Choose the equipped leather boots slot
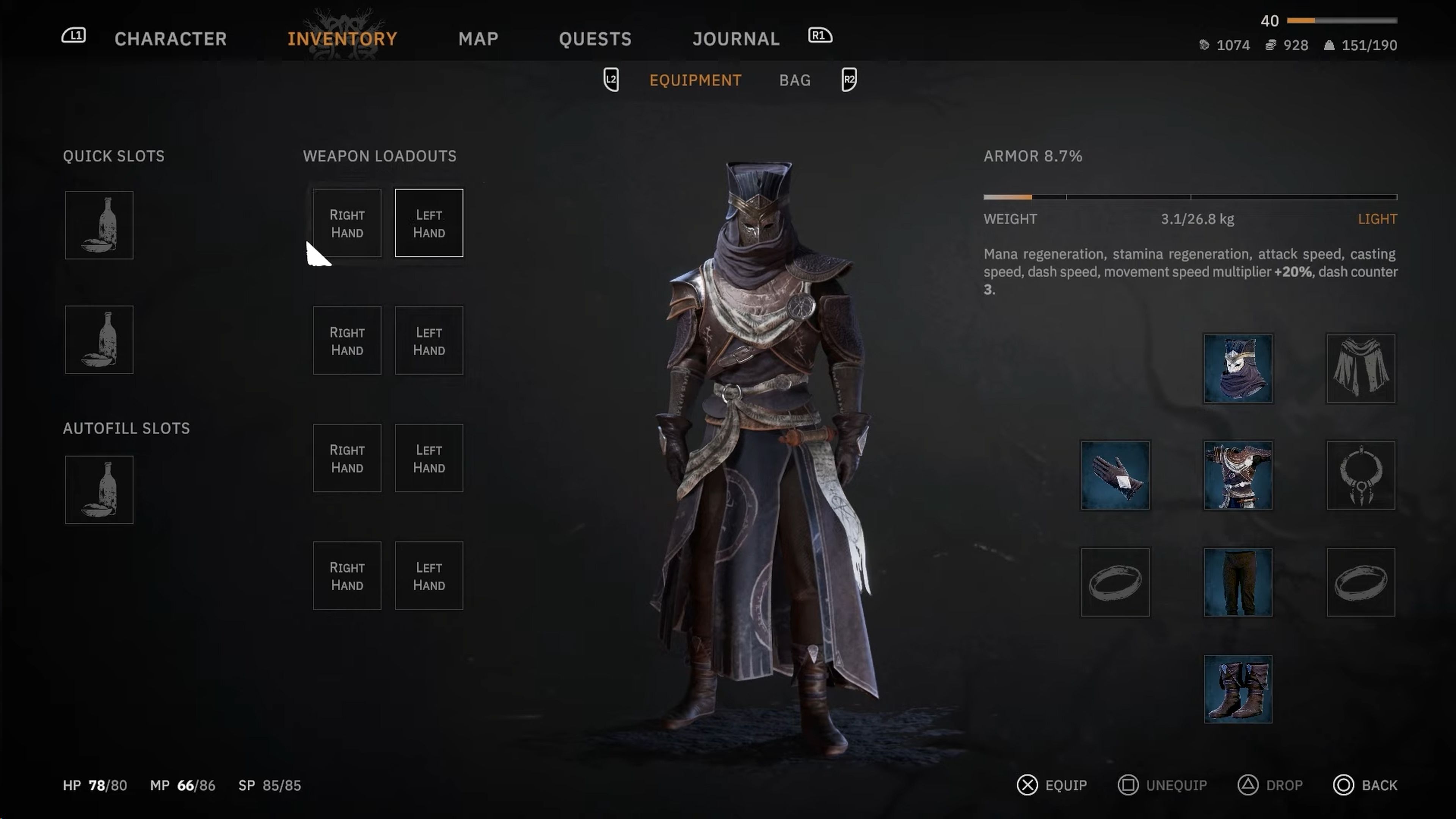Image resolution: width=1456 pixels, height=819 pixels. click(x=1238, y=689)
